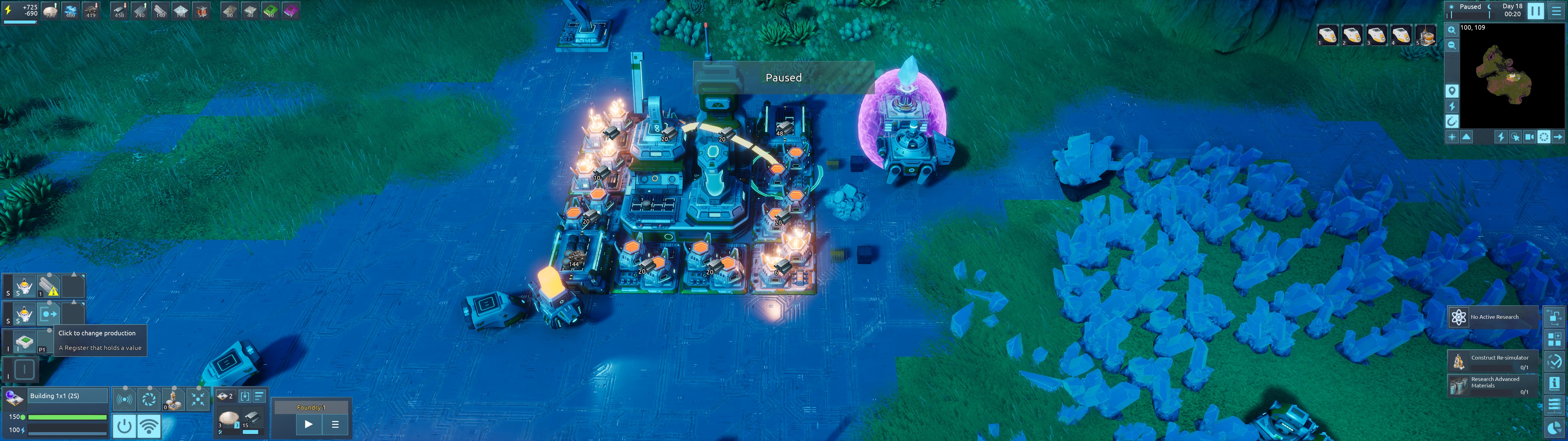Open the info book codex

point(1554,383)
